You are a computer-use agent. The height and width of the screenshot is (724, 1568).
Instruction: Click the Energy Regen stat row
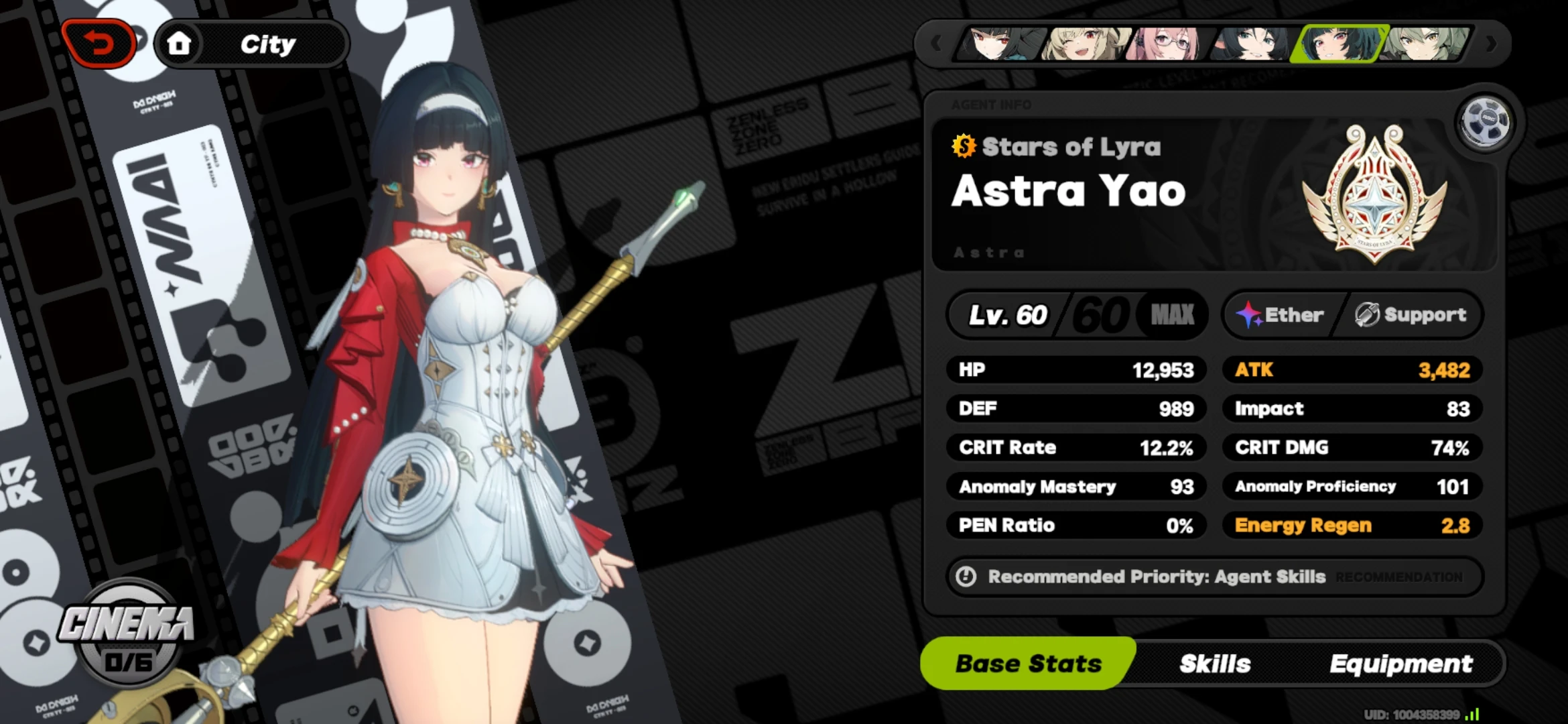point(1350,526)
